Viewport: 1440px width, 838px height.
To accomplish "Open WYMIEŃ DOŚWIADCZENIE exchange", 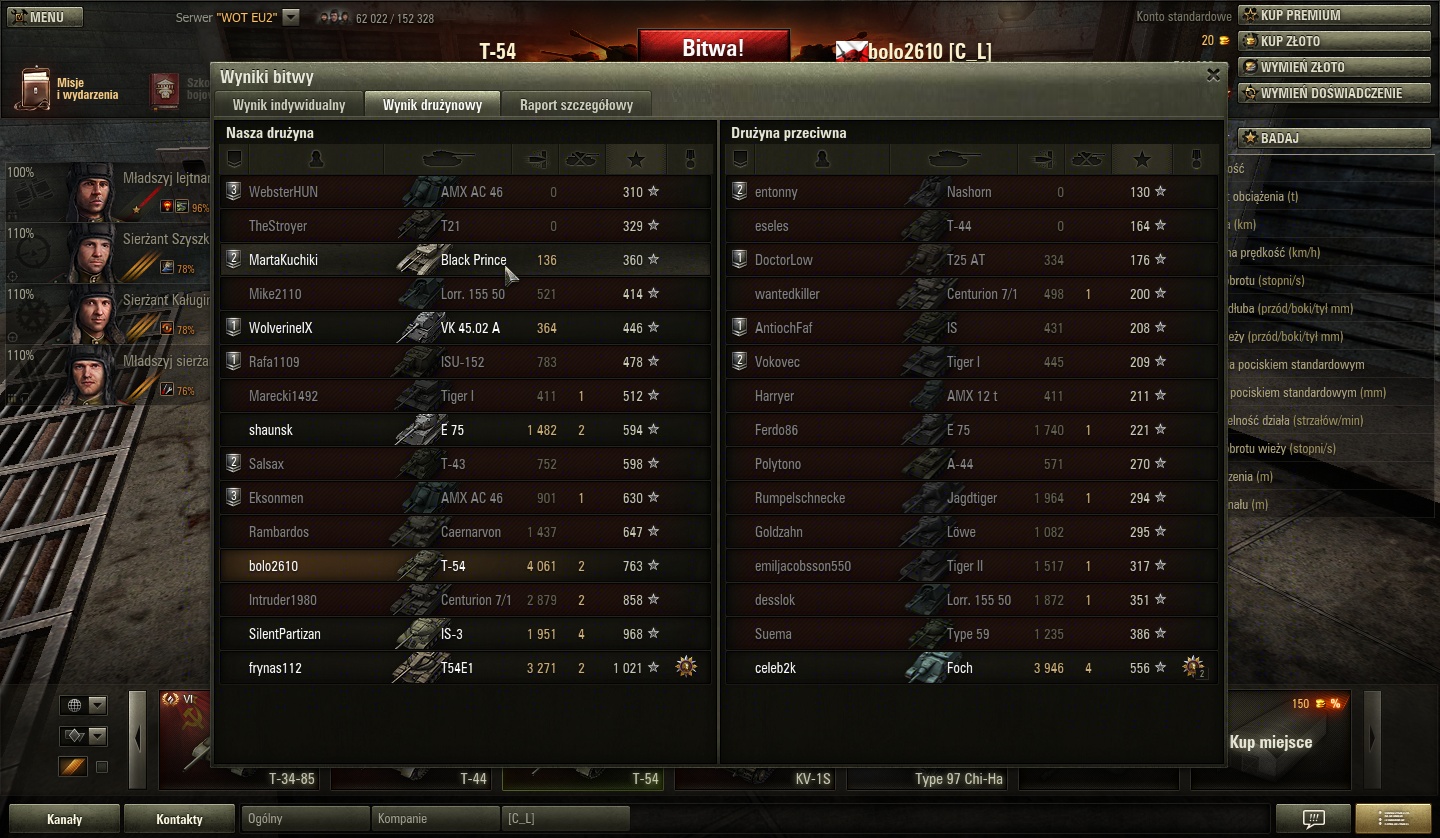I will click(x=1334, y=93).
